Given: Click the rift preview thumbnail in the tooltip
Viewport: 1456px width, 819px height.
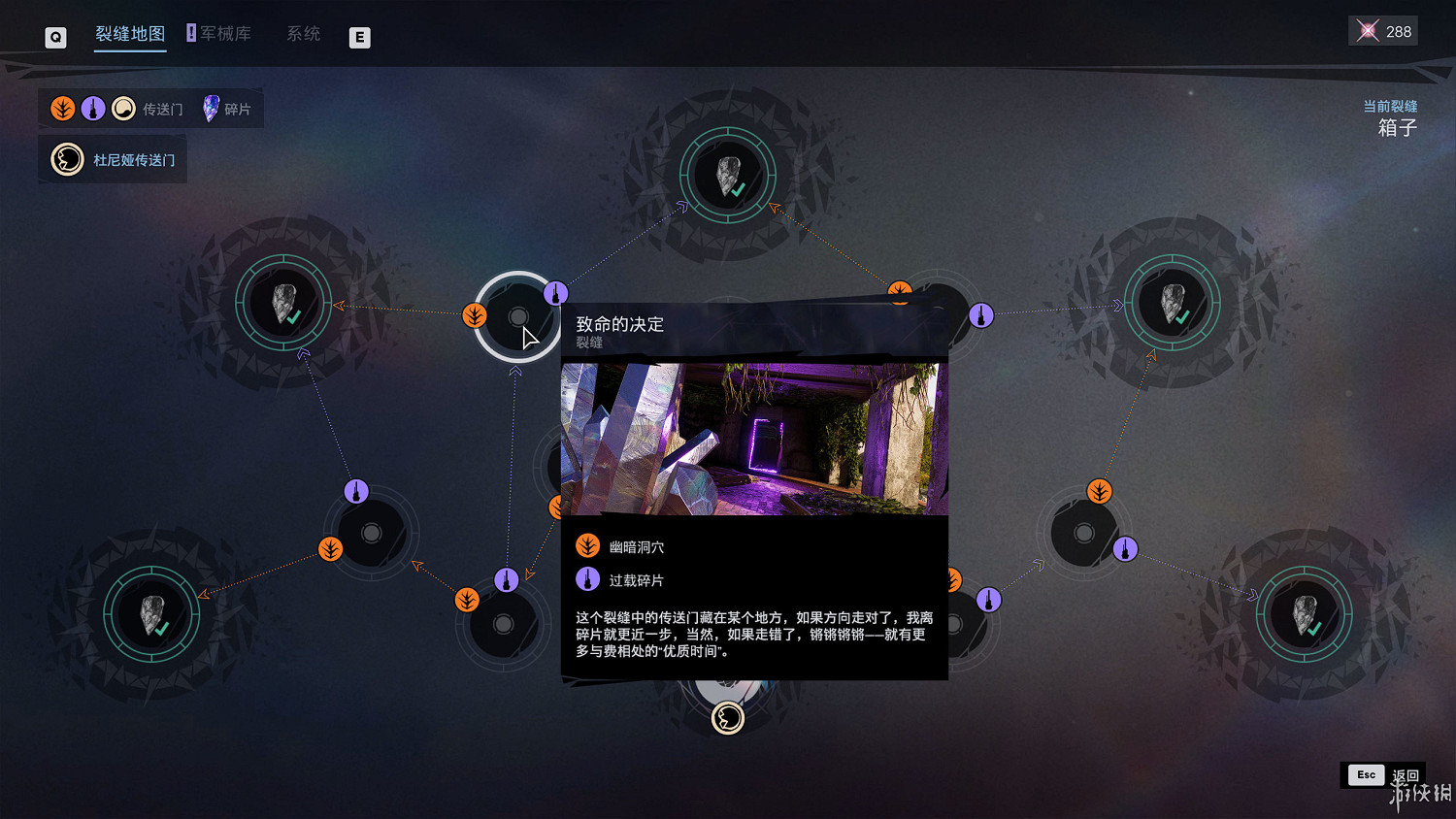Looking at the screenshot, I should pos(754,439).
